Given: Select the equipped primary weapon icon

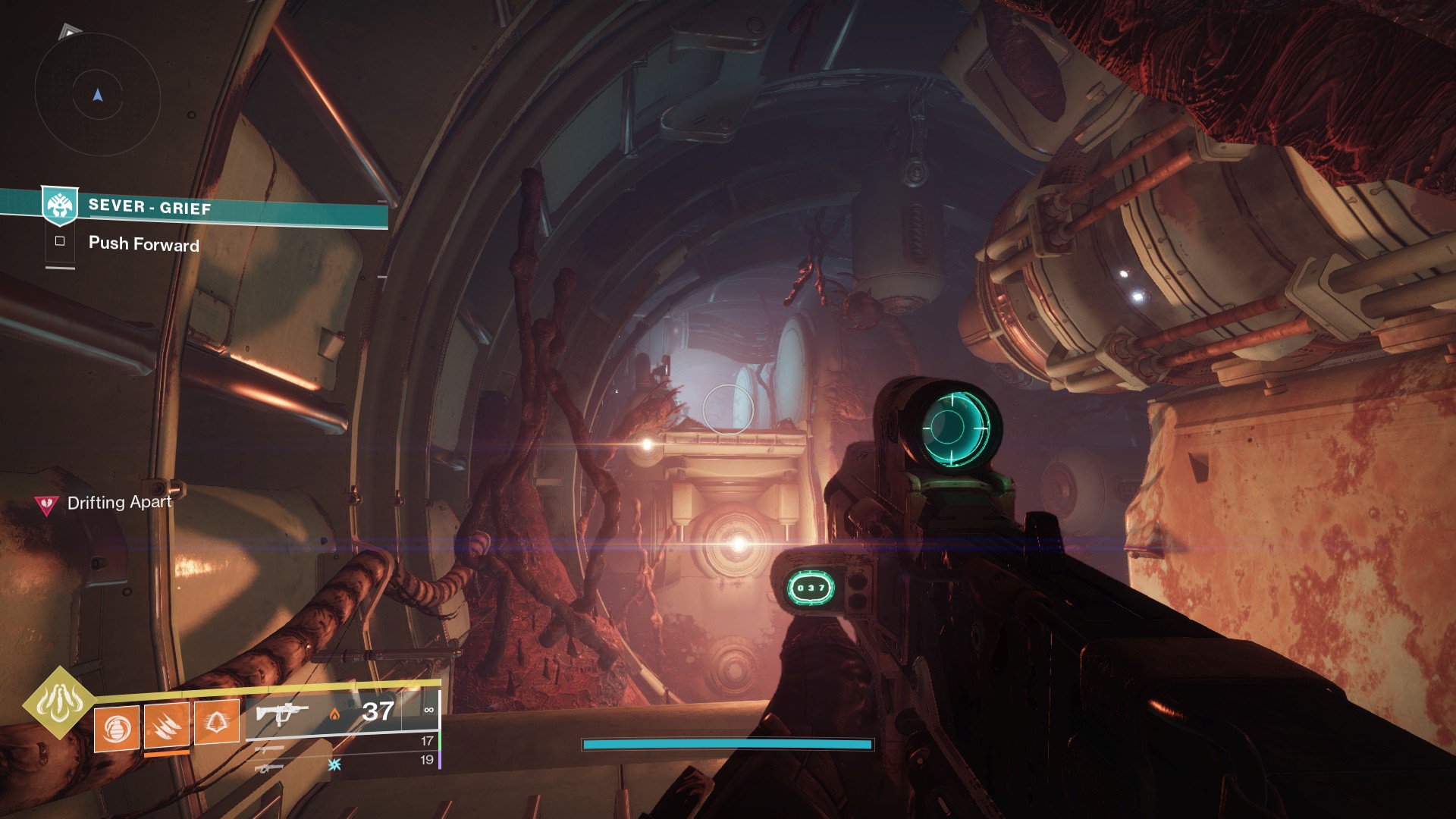Looking at the screenshot, I should coord(282,713).
